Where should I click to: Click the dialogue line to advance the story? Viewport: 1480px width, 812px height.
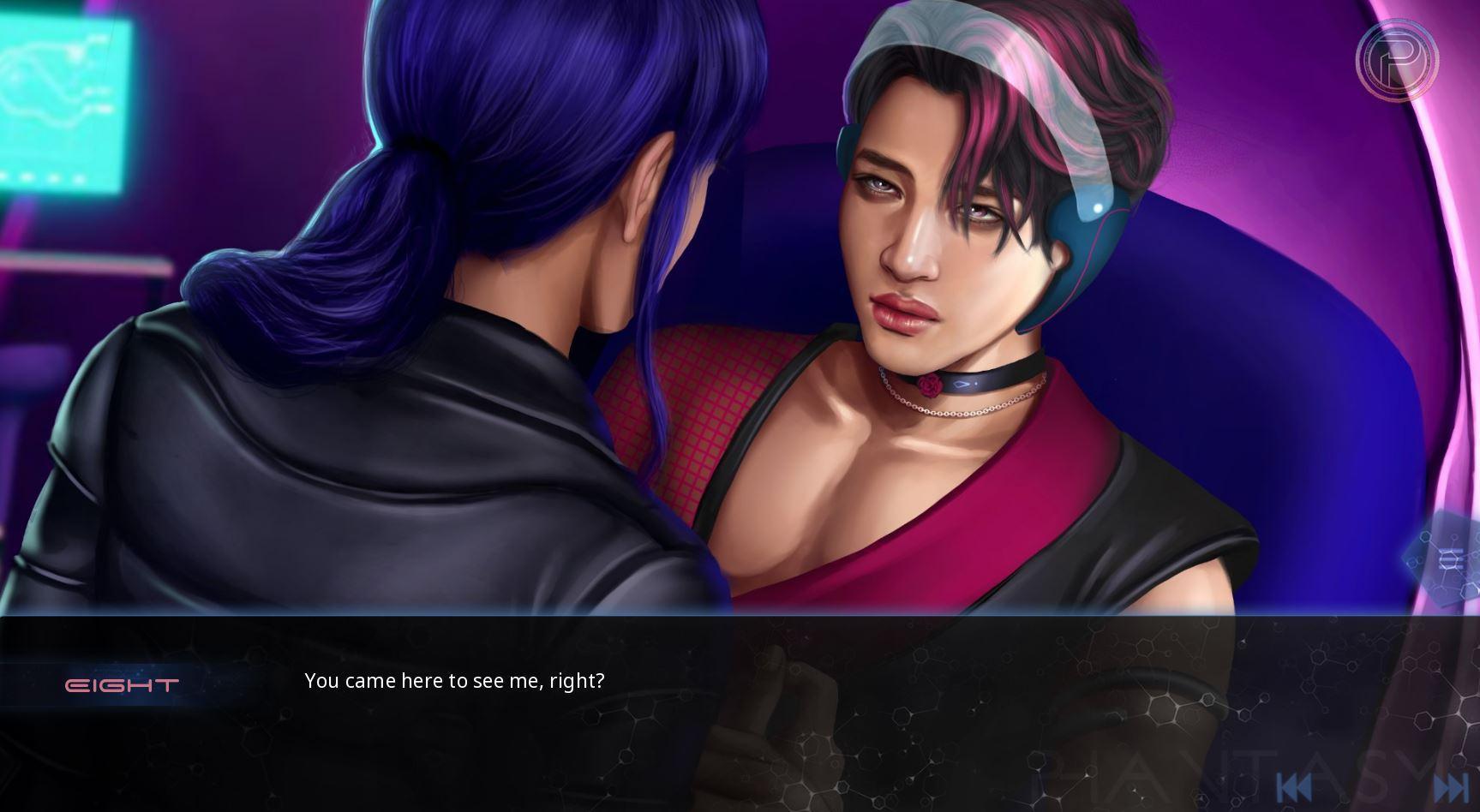453,680
